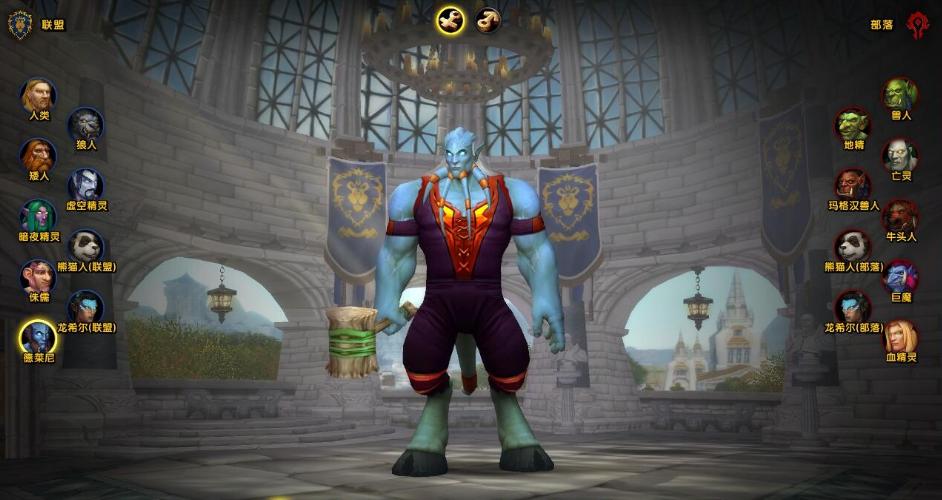942x500 pixels.
Task: Choose the Orc race (兽人)
Action: click(x=900, y=96)
